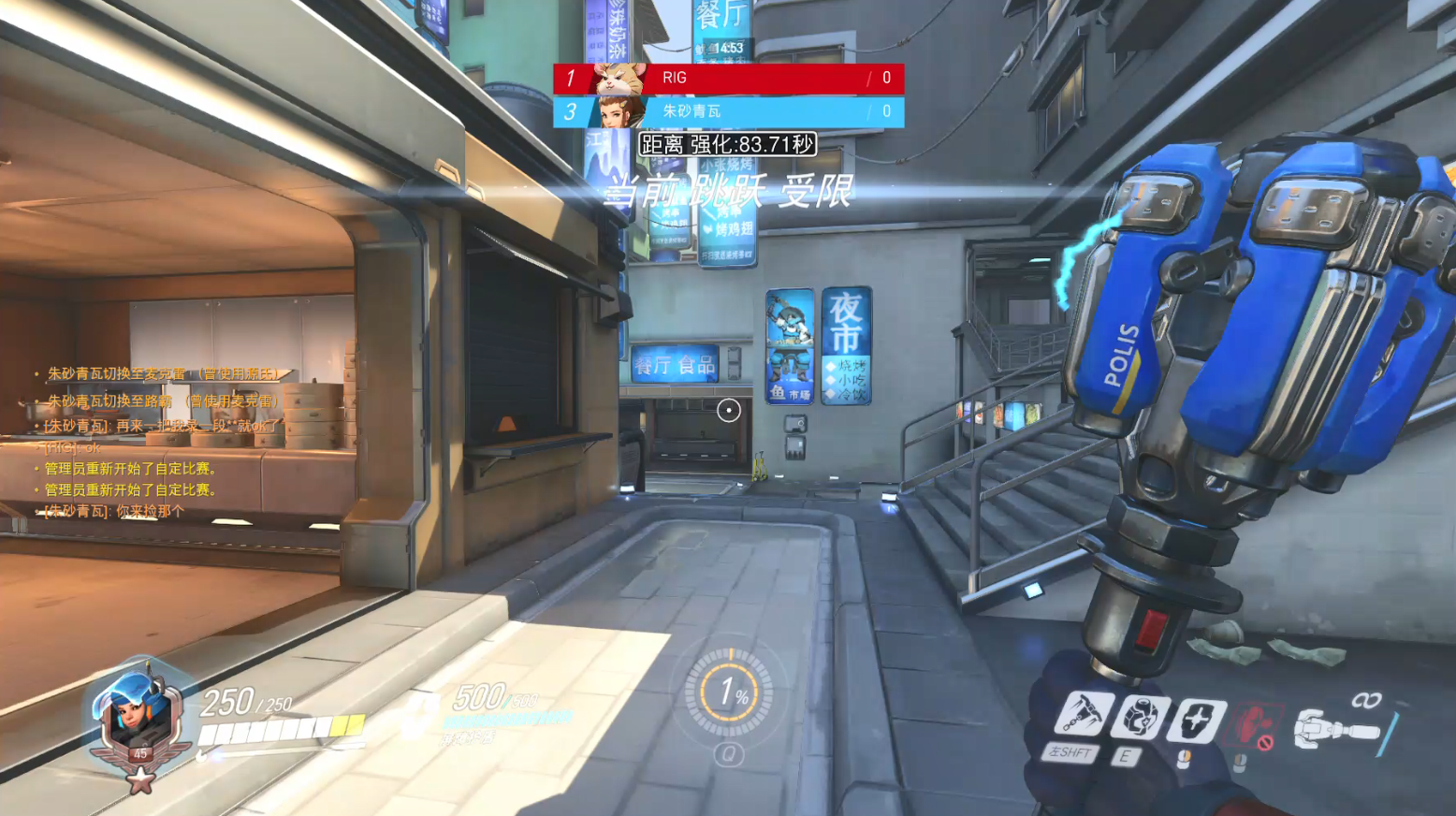Click the ultimate charge meter
This screenshot has height=816, width=1456.
(729, 692)
